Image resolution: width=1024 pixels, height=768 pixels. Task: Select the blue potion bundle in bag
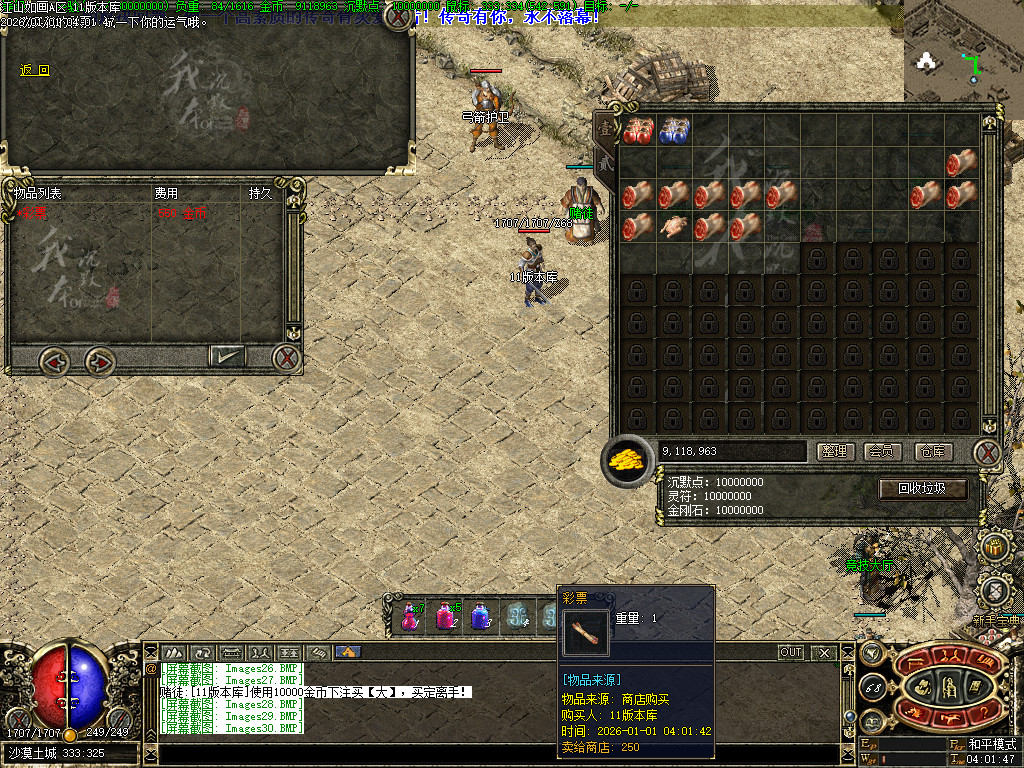point(674,130)
